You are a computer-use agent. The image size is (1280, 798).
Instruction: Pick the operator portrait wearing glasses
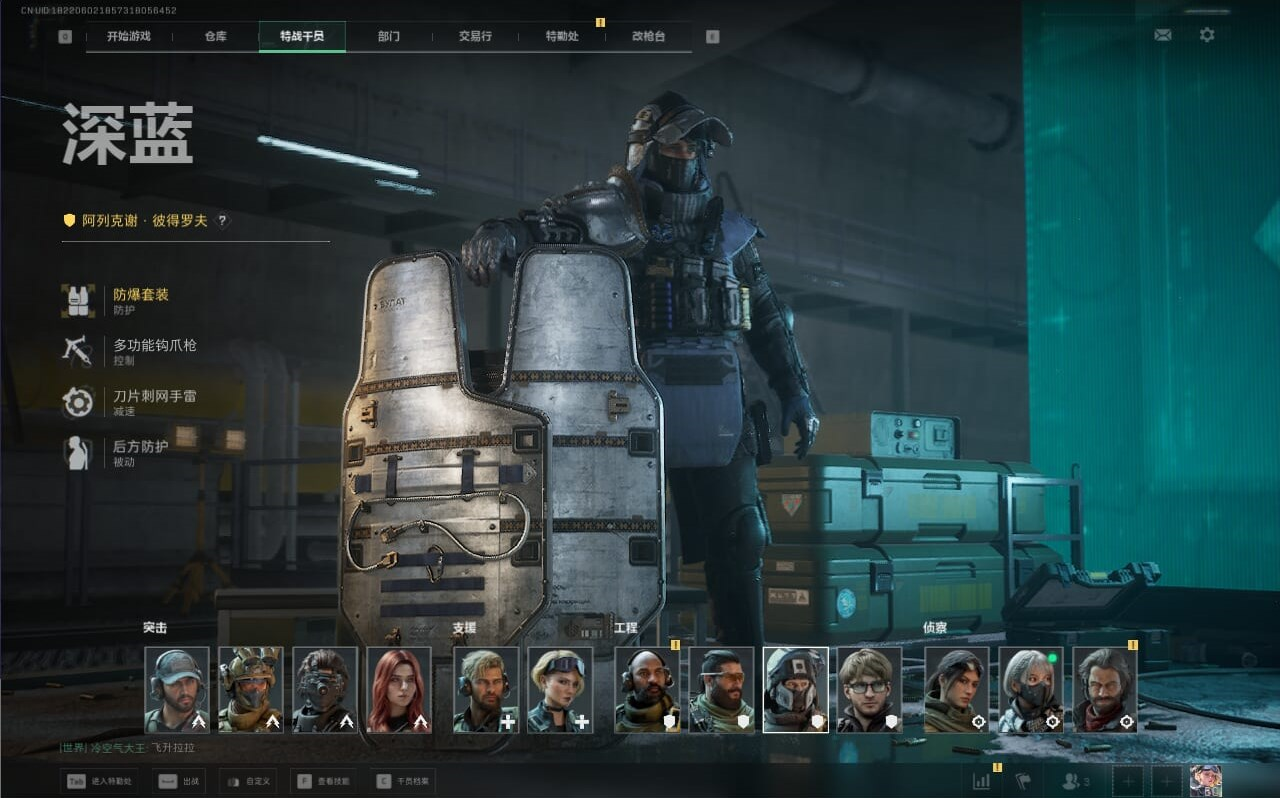tap(869, 689)
